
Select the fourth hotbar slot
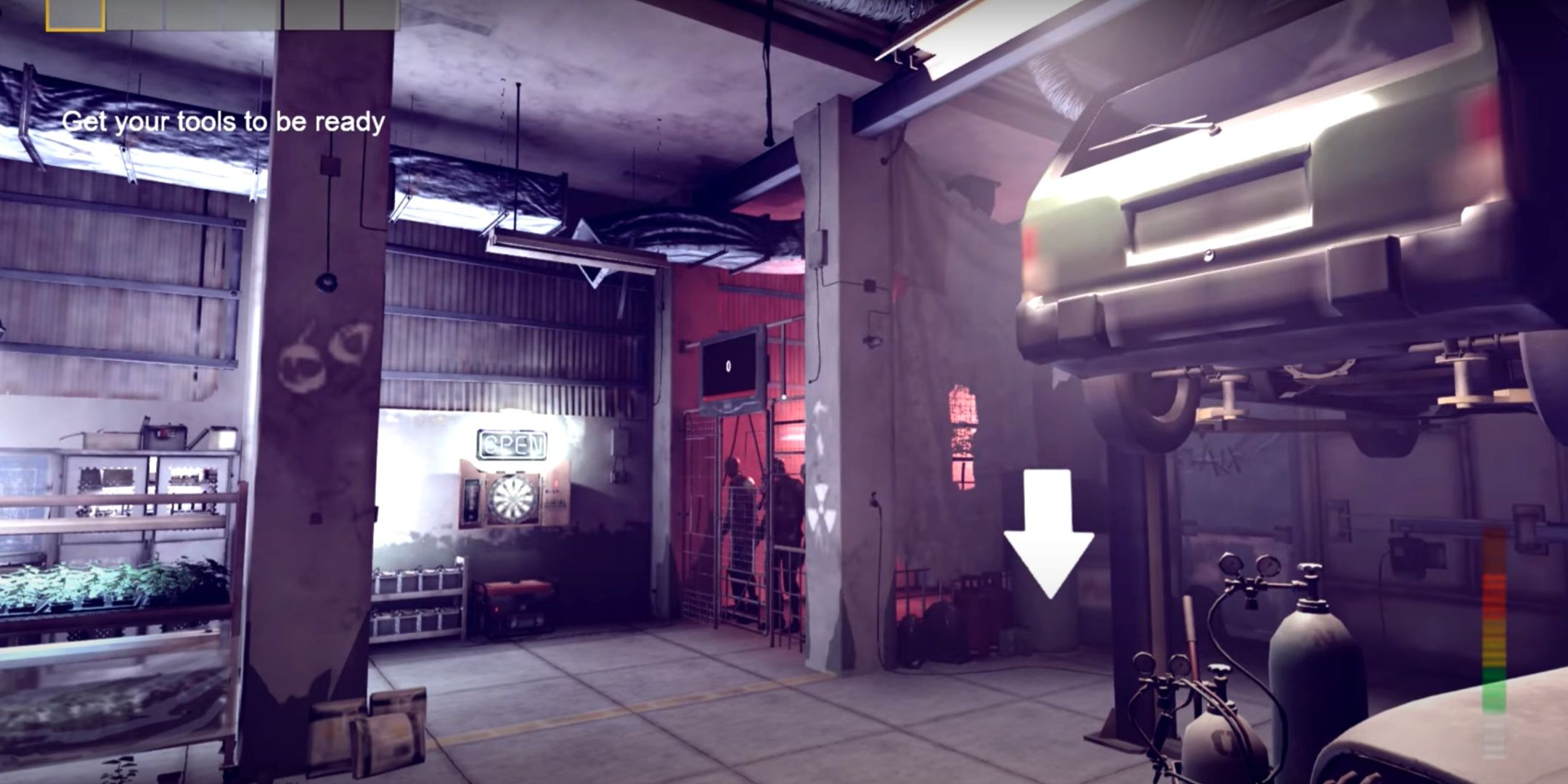point(252,13)
